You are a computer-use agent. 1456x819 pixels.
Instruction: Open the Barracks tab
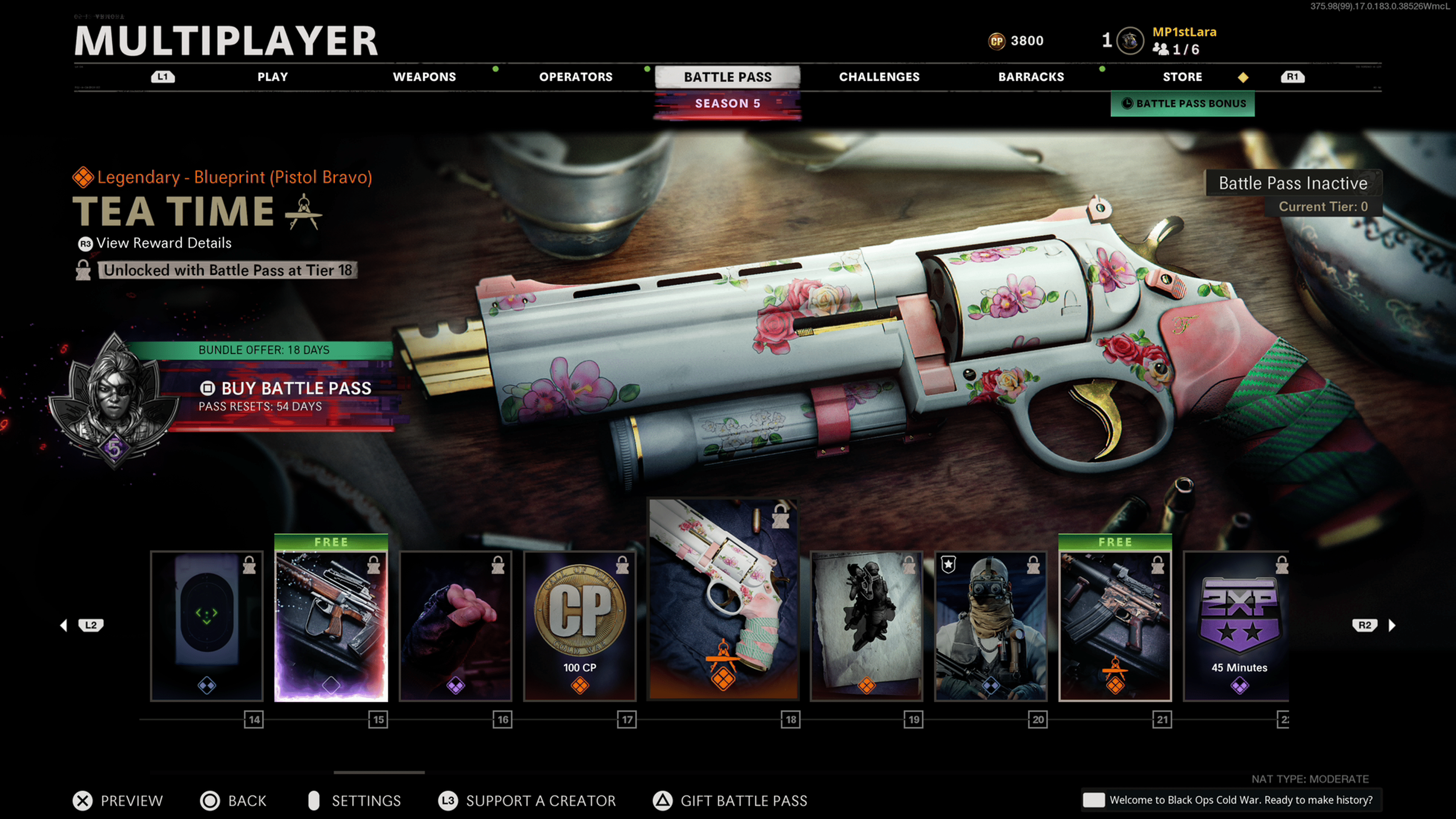point(1031,77)
